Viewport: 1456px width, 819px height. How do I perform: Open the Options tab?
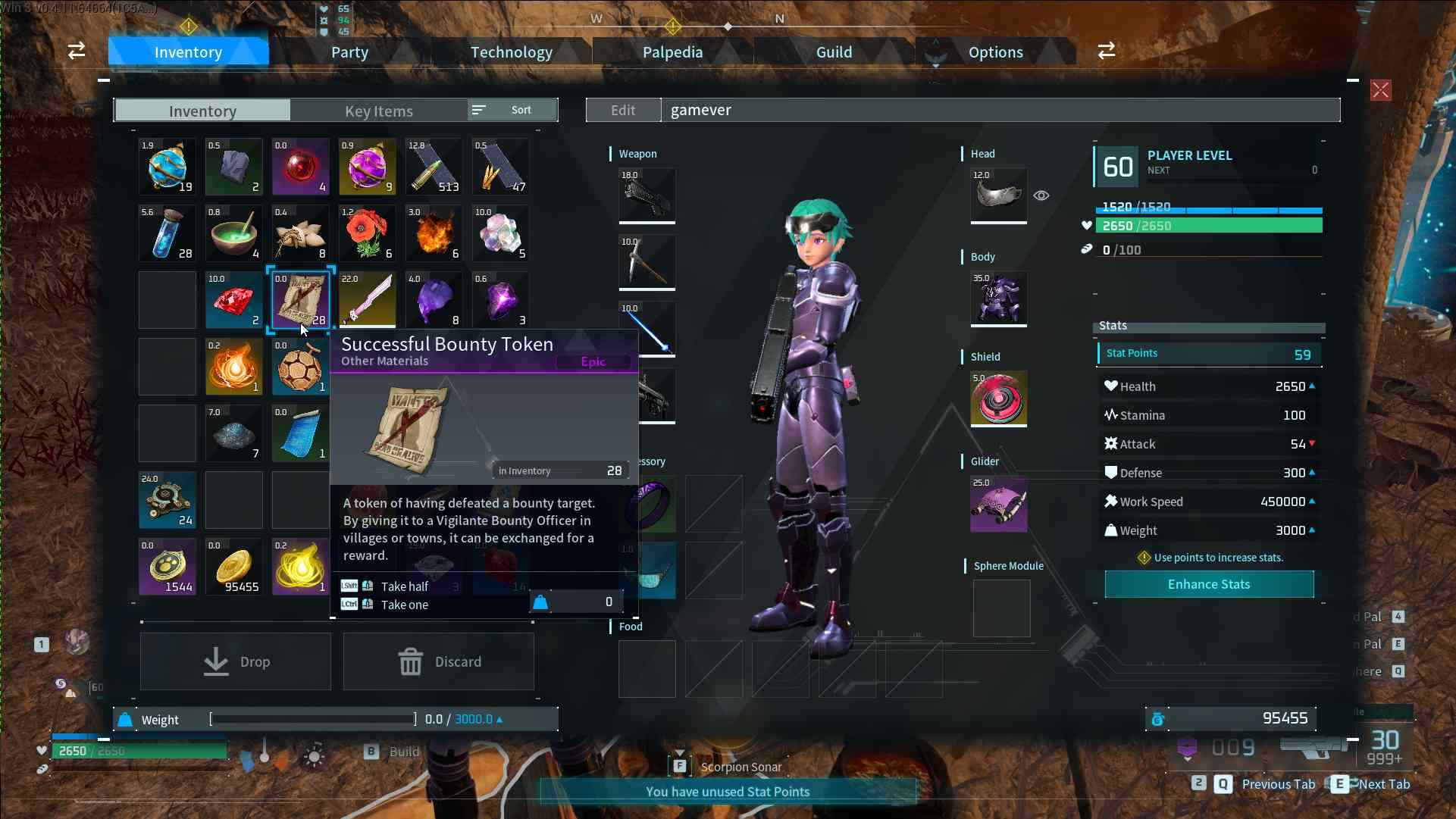(x=995, y=52)
